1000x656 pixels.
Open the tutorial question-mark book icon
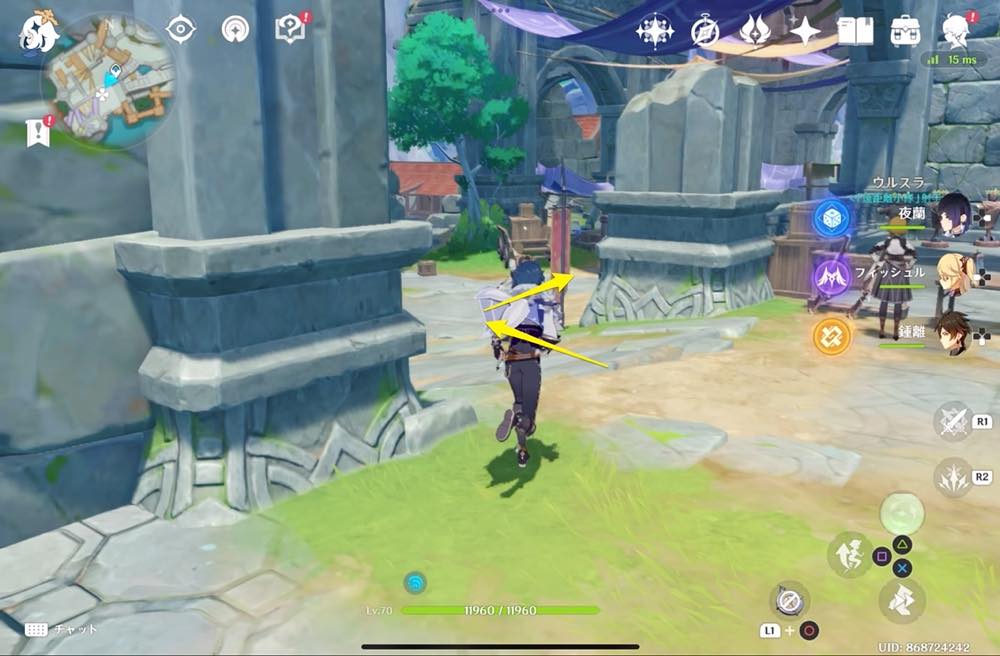289,28
